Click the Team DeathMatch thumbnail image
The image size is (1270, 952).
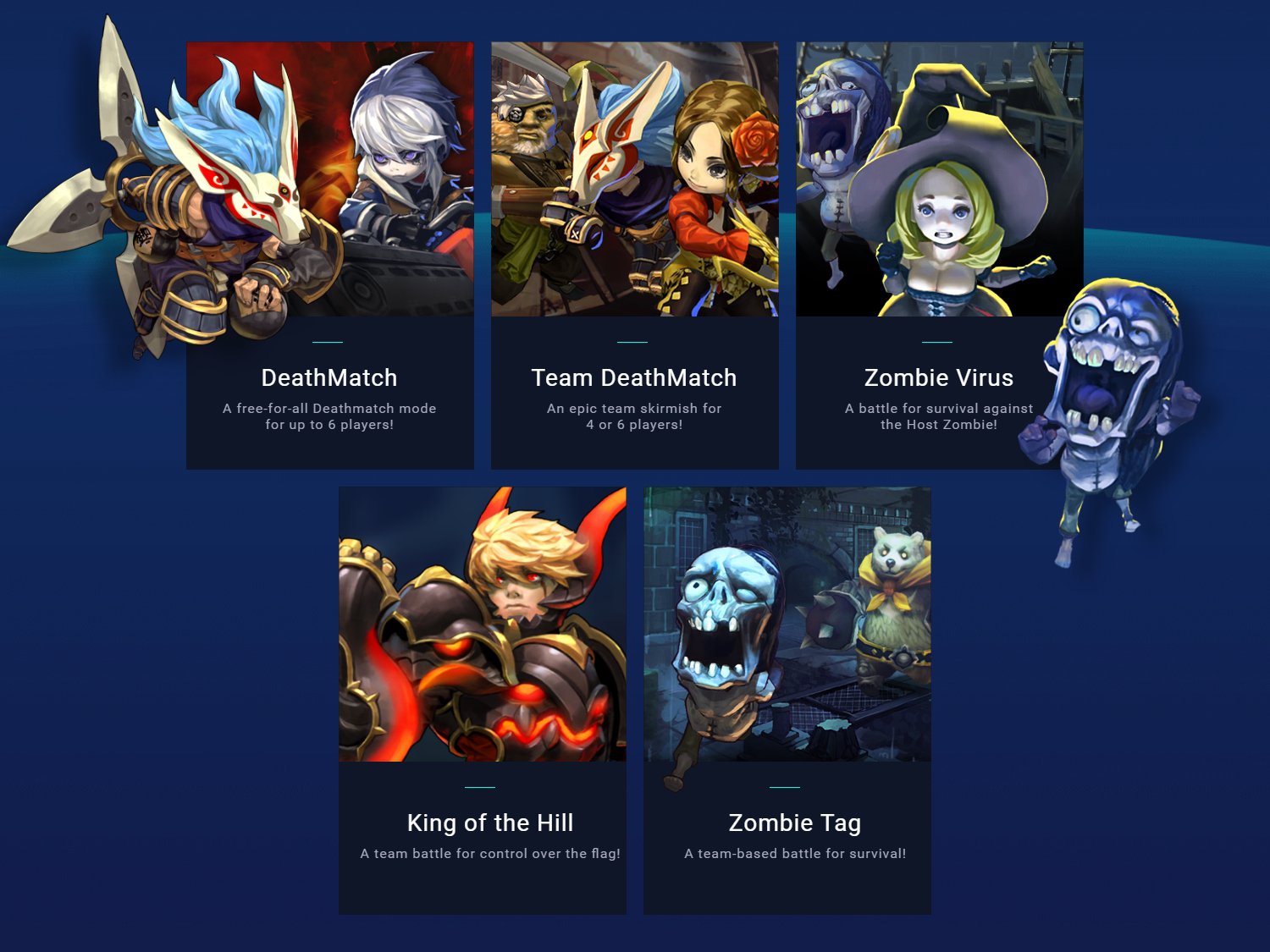click(x=634, y=178)
